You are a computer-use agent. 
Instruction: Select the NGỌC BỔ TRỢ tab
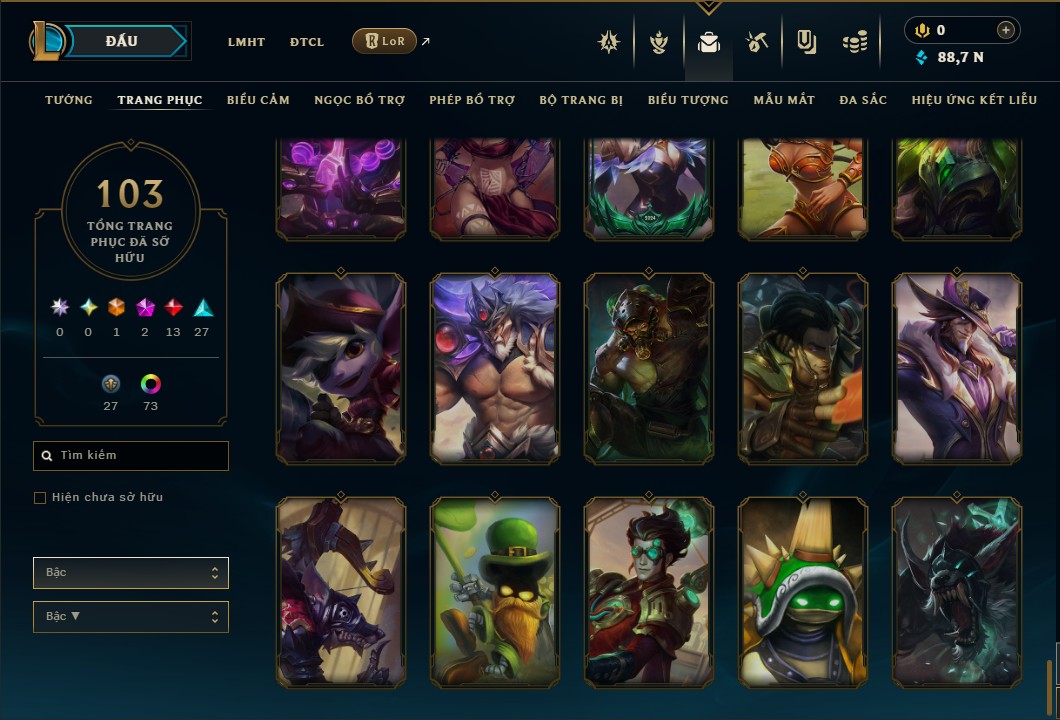(359, 100)
